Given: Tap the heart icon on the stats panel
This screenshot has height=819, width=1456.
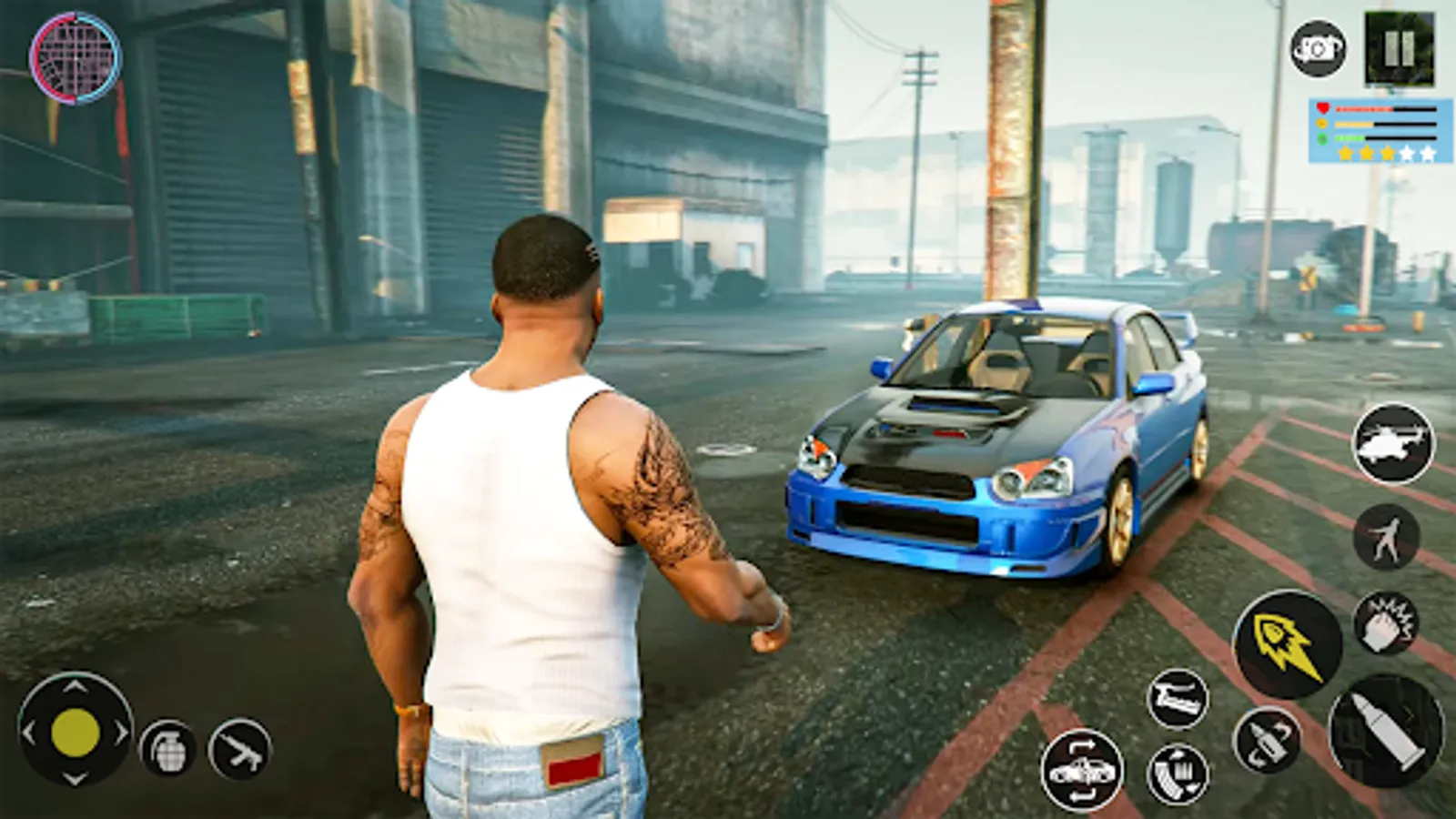Looking at the screenshot, I should (1320, 106).
